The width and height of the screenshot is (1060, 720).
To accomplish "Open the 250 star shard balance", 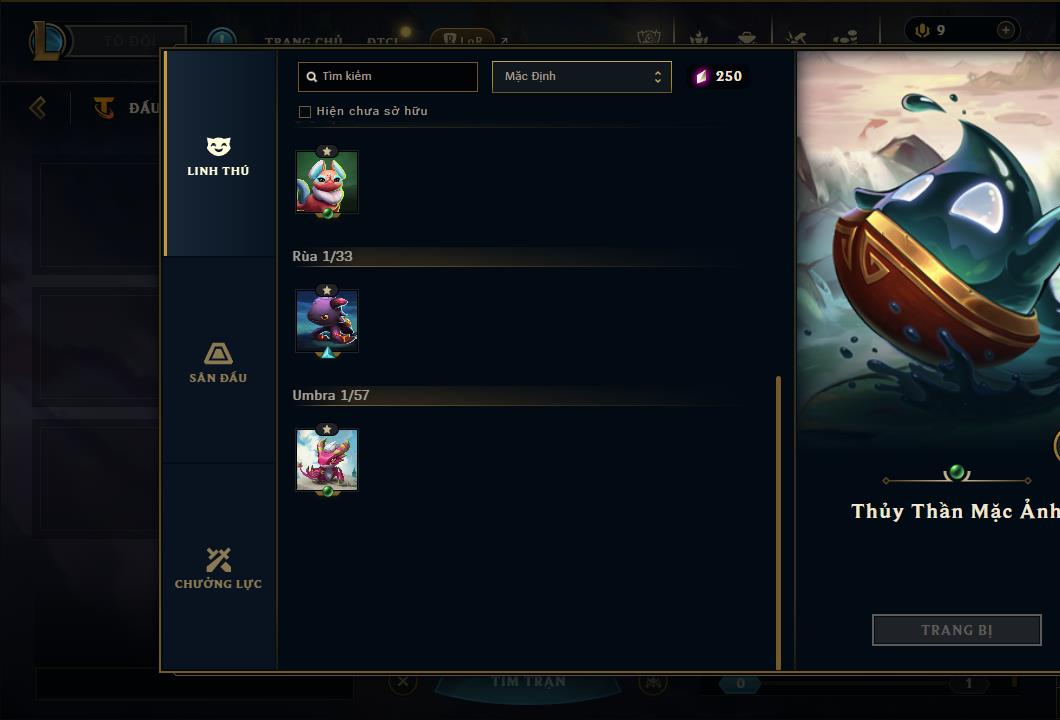I will pos(719,77).
